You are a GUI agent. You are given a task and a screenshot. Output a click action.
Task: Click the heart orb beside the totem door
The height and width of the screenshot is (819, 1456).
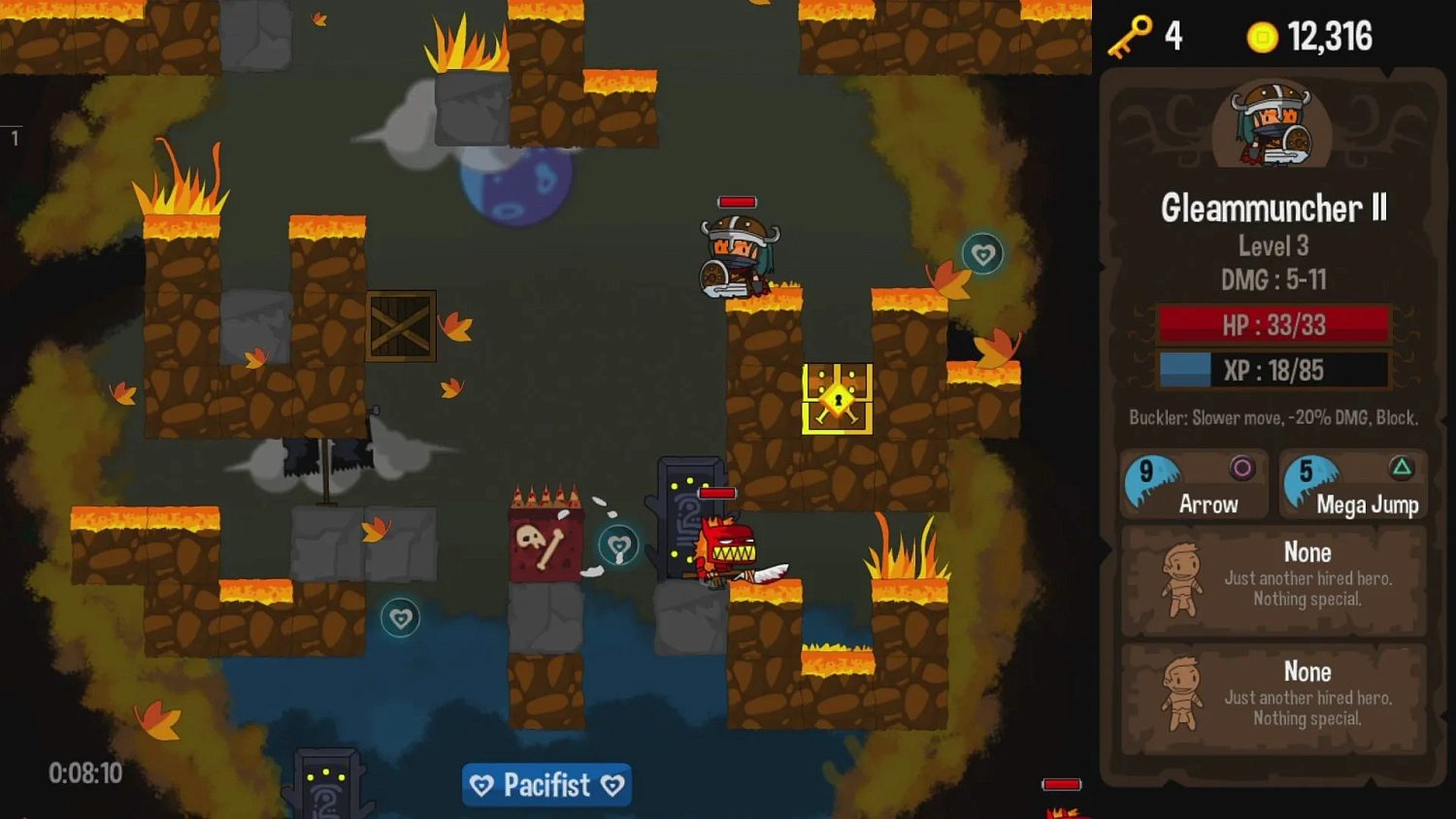618,544
